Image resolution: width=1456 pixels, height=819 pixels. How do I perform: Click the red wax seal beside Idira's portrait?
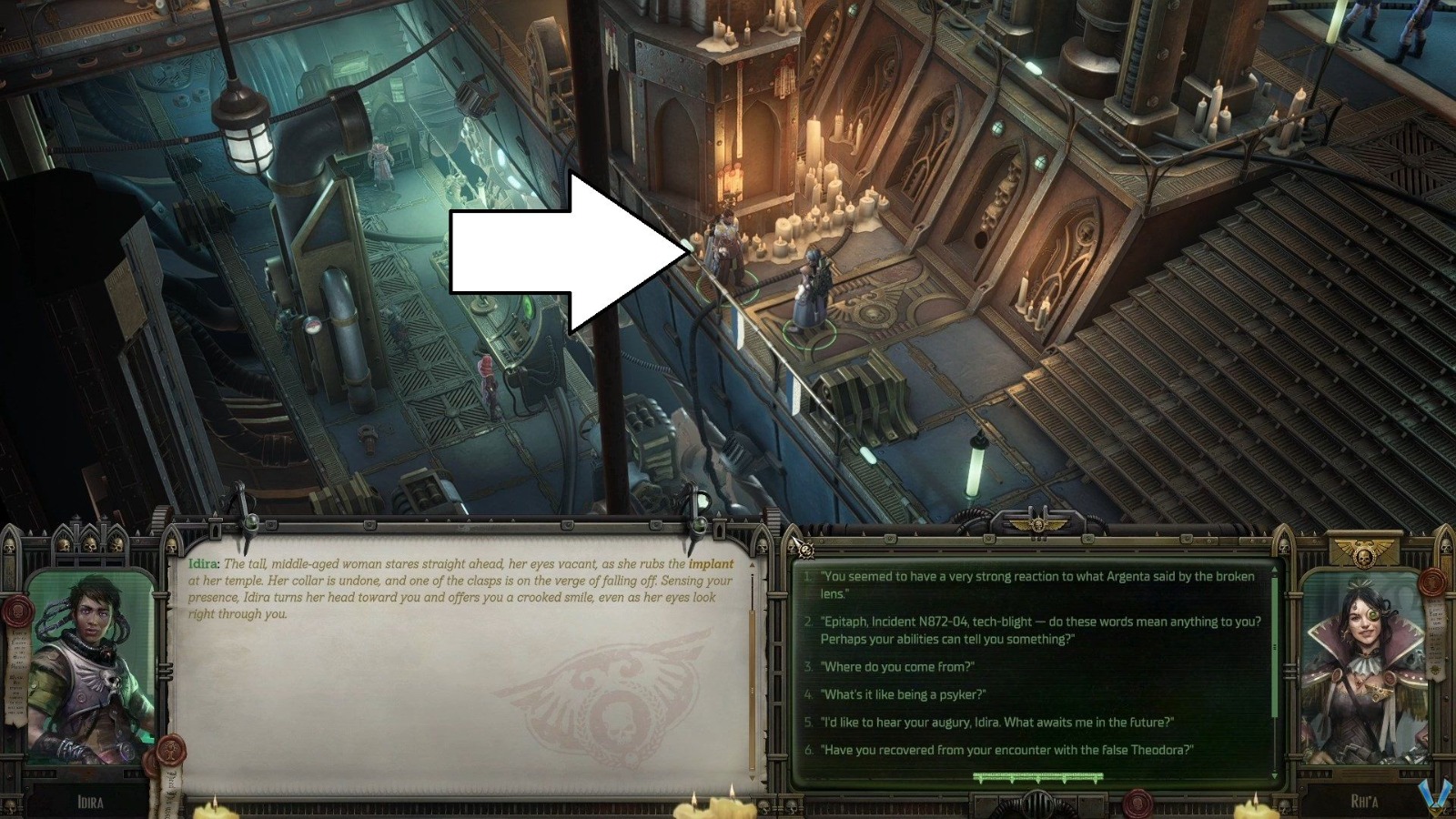(x=16, y=612)
